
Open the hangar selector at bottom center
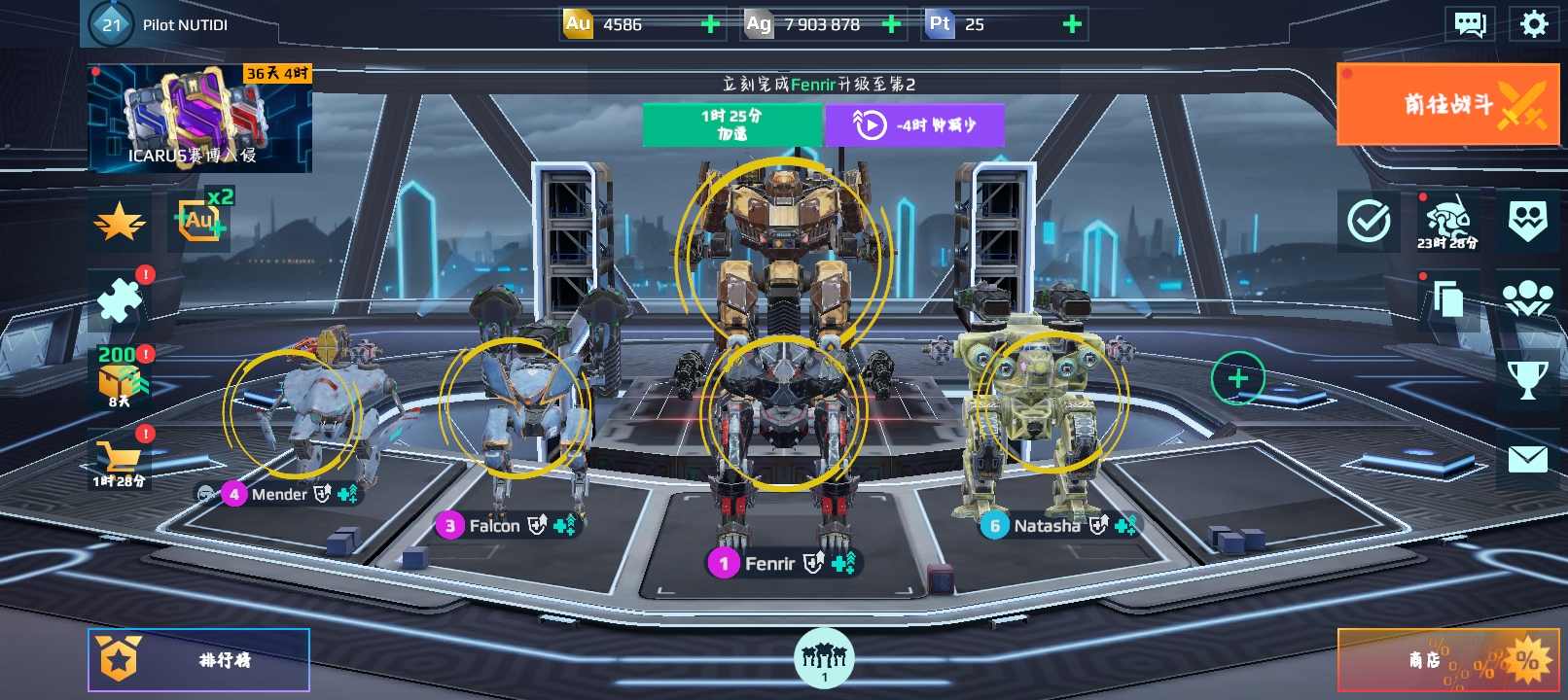pyautogui.click(x=824, y=658)
